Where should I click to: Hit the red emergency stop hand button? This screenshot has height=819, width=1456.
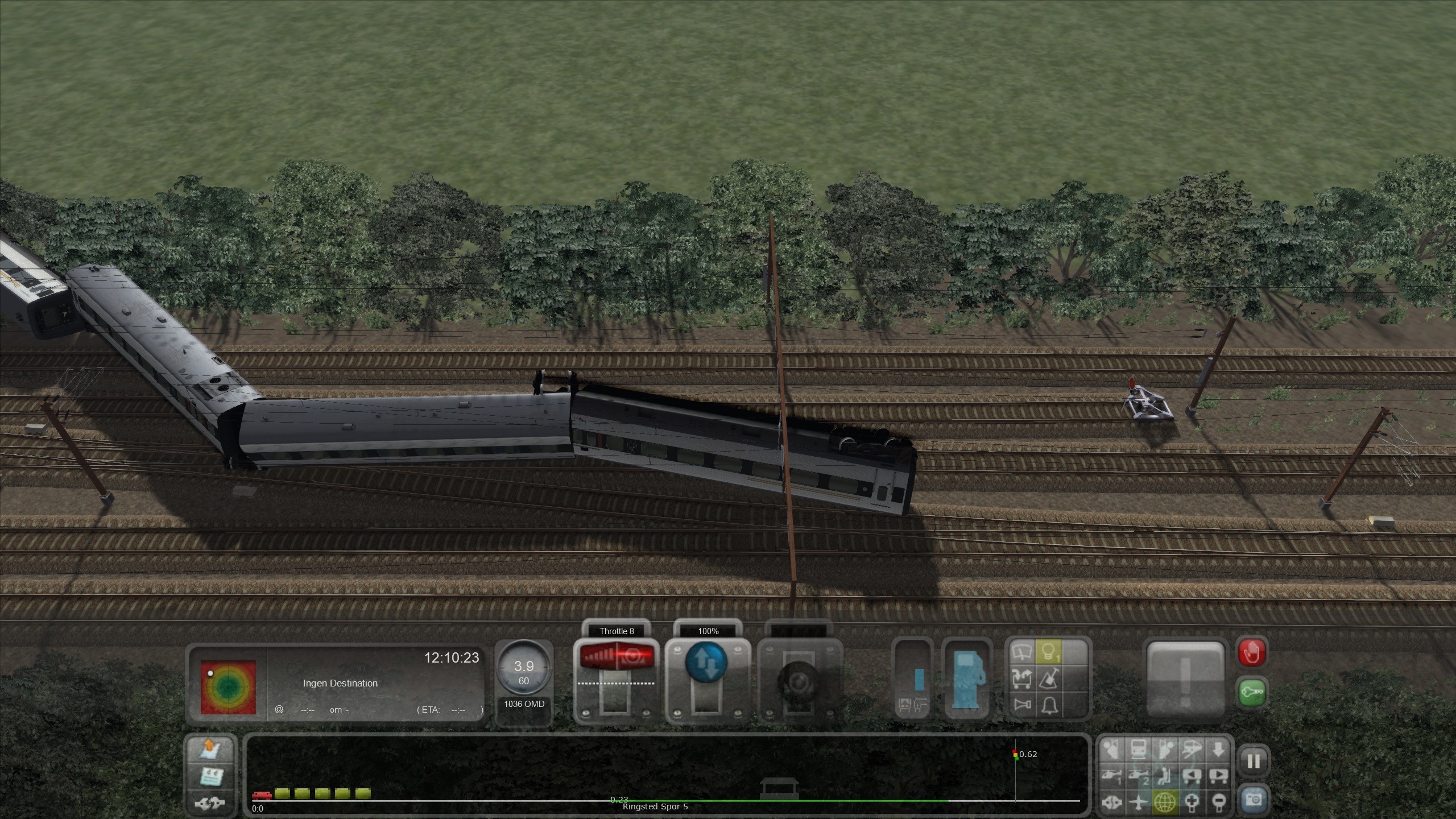click(x=1252, y=652)
